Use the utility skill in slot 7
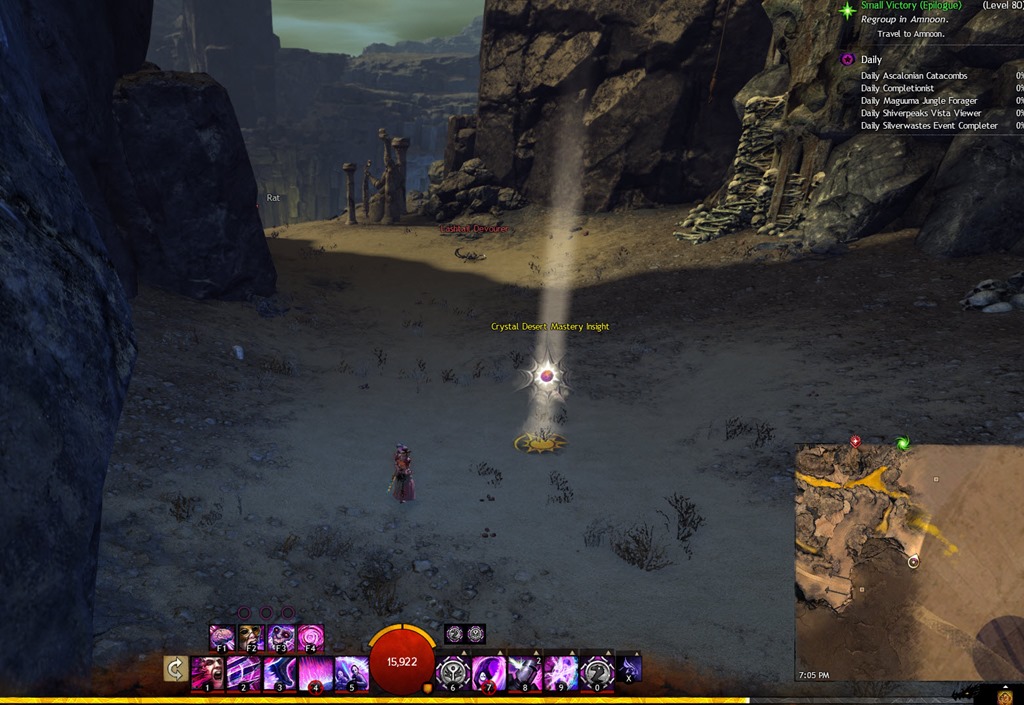The height and width of the screenshot is (705, 1024). 489,673
